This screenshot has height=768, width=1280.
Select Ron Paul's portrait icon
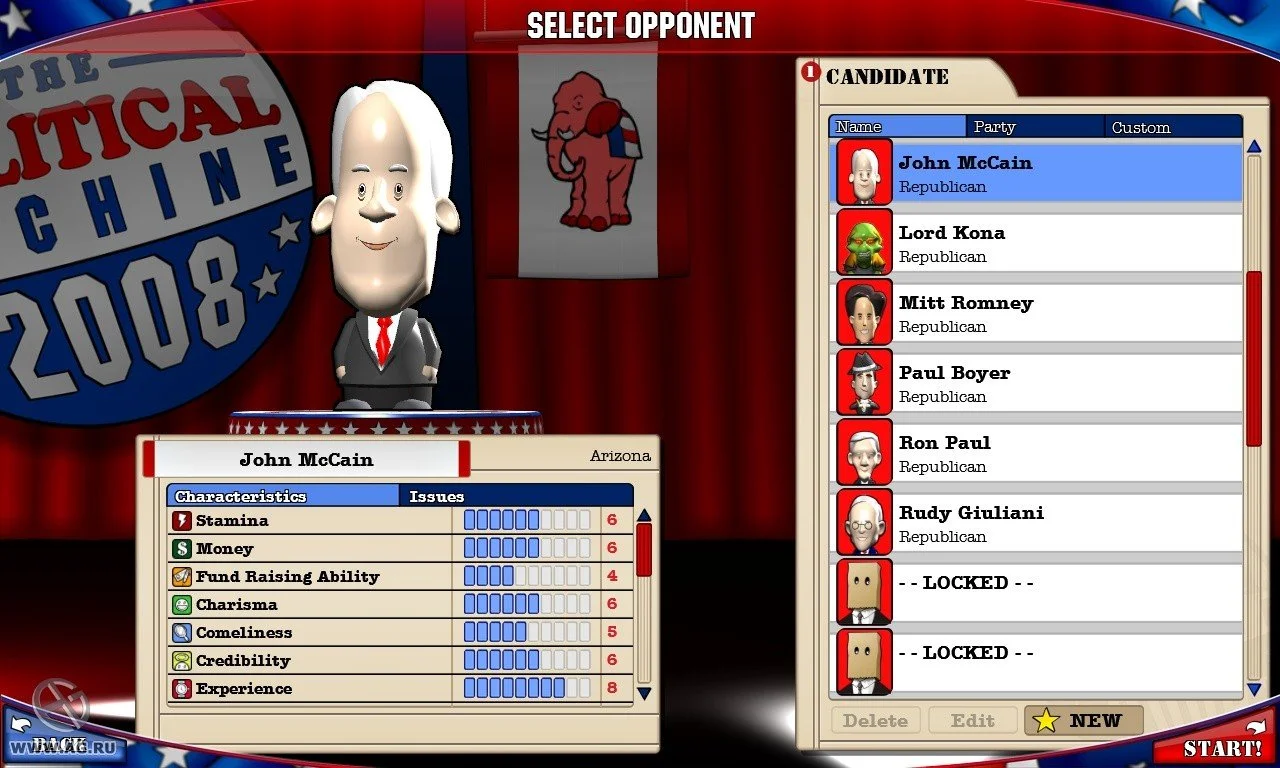coord(863,453)
